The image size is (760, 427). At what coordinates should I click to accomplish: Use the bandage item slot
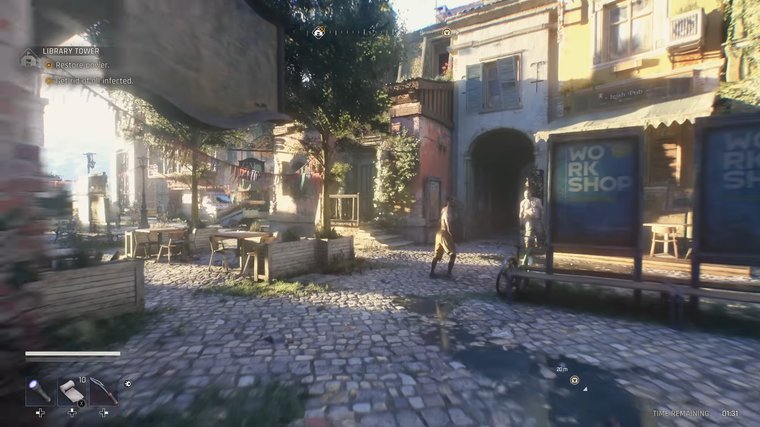(x=71, y=391)
